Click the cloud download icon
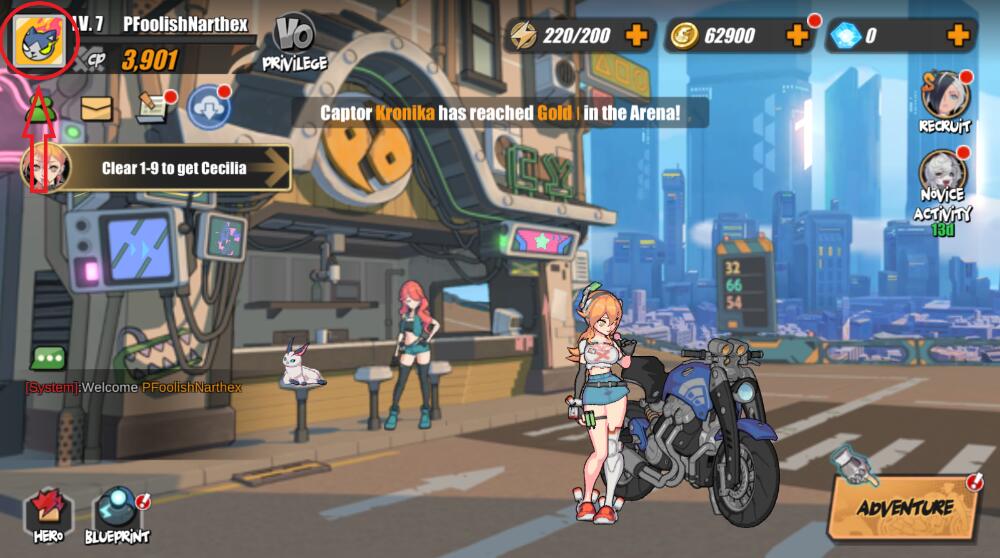Viewport: 1000px width, 558px height. [208, 106]
